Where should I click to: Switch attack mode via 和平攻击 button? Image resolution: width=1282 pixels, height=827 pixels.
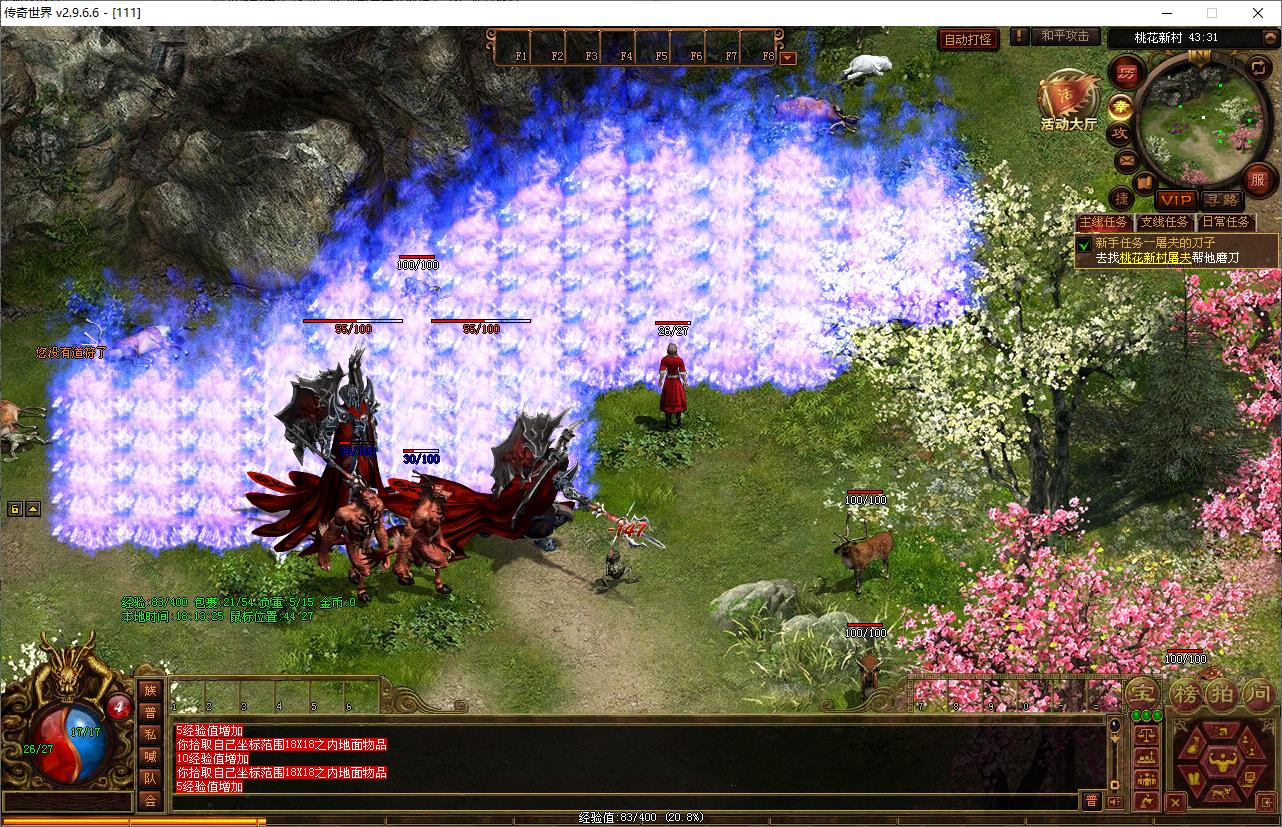[x=1064, y=36]
